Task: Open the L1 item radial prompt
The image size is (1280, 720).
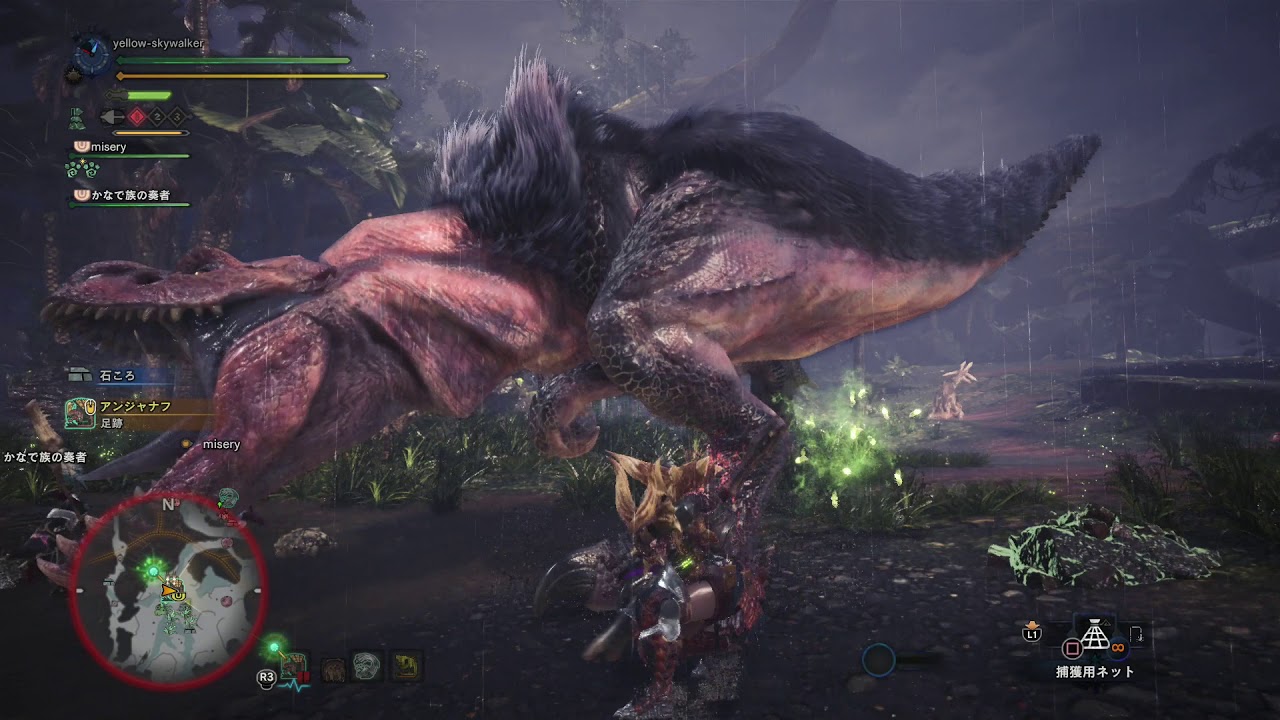Action: pyautogui.click(x=1030, y=634)
